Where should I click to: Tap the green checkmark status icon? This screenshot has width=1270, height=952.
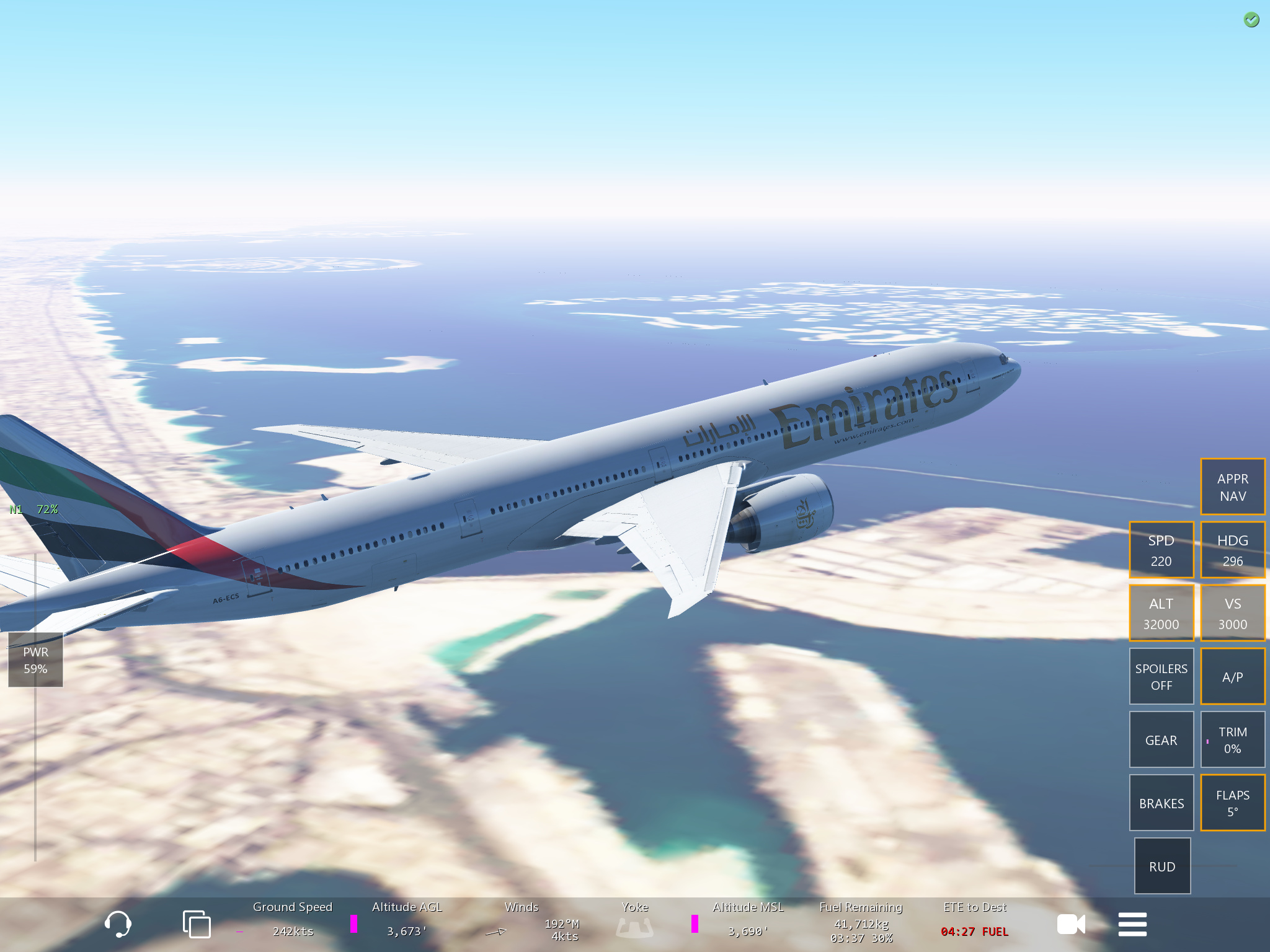[1251, 20]
